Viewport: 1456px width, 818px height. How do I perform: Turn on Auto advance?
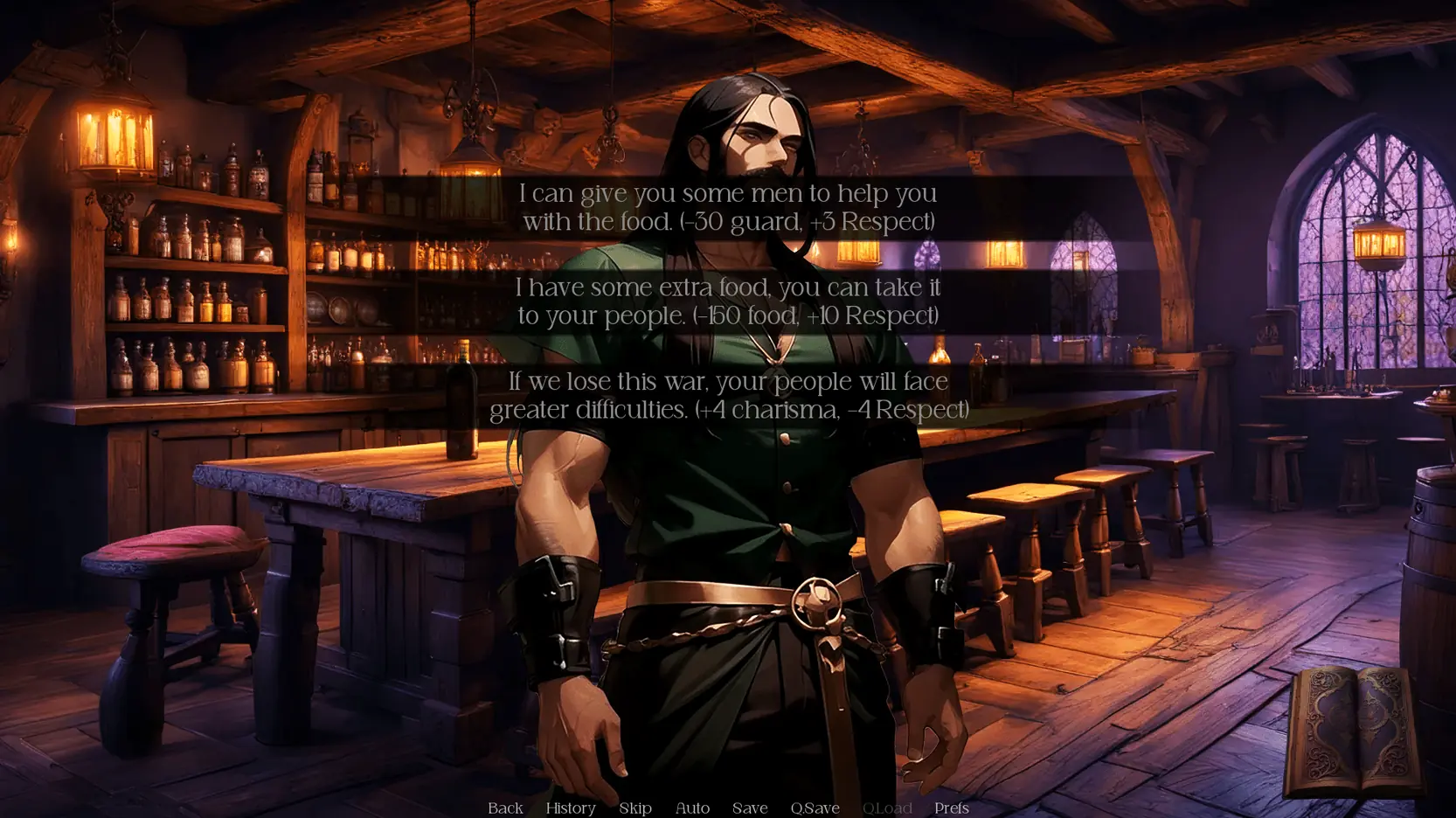tap(692, 808)
